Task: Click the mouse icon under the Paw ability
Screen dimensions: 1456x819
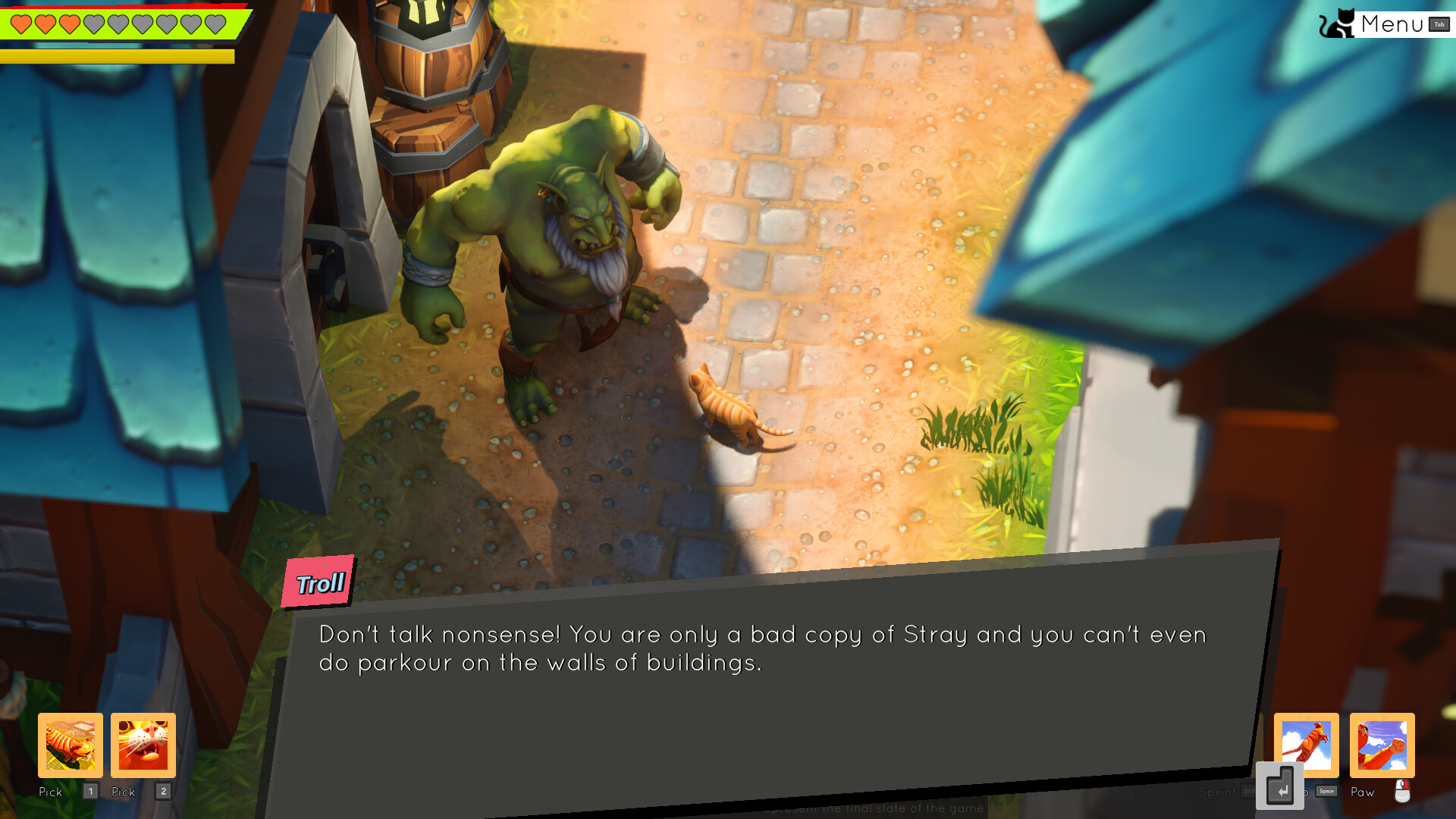Action: click(x=1402, y=792)
